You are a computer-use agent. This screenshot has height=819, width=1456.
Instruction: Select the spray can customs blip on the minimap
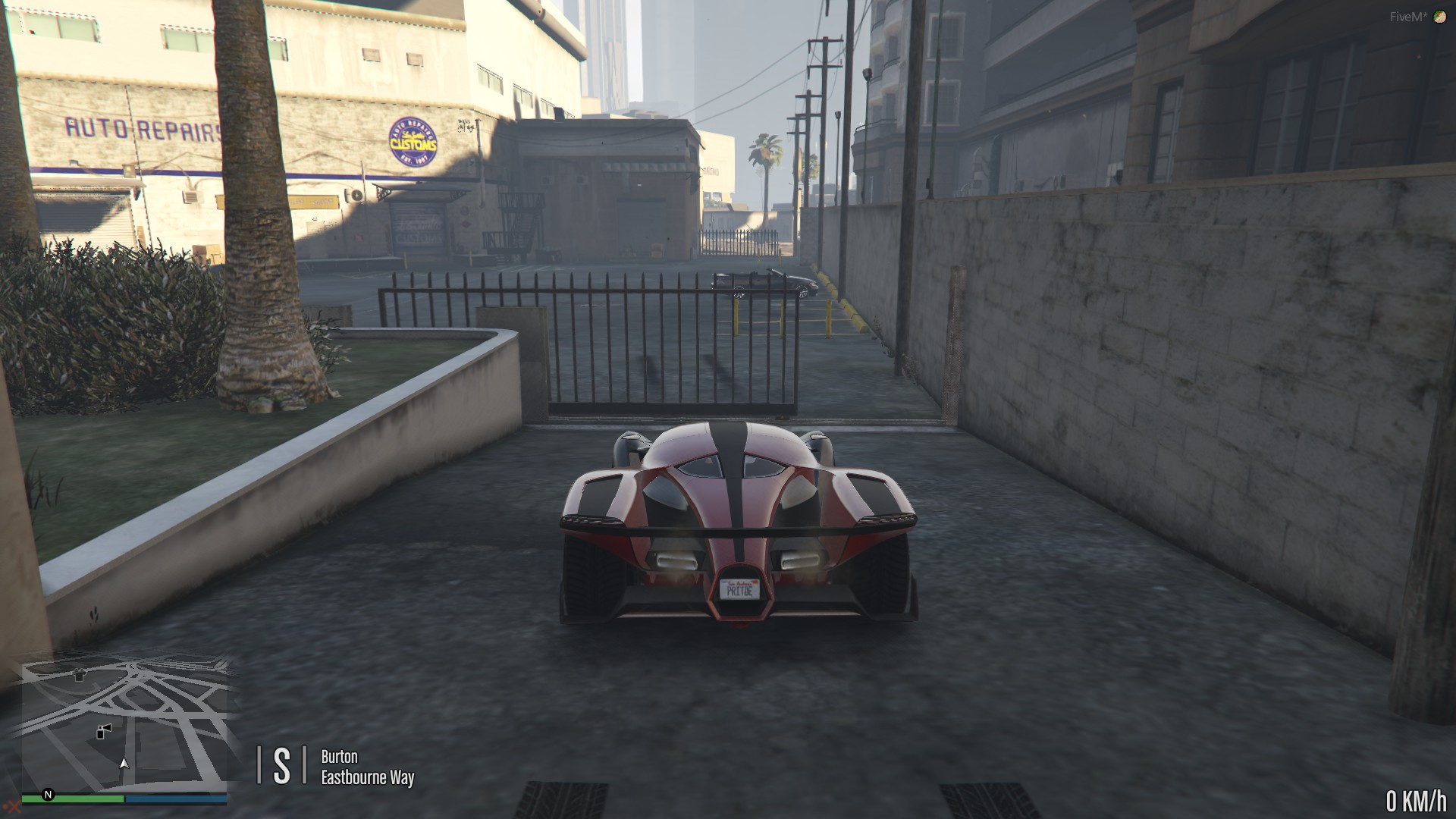point(103,733)
